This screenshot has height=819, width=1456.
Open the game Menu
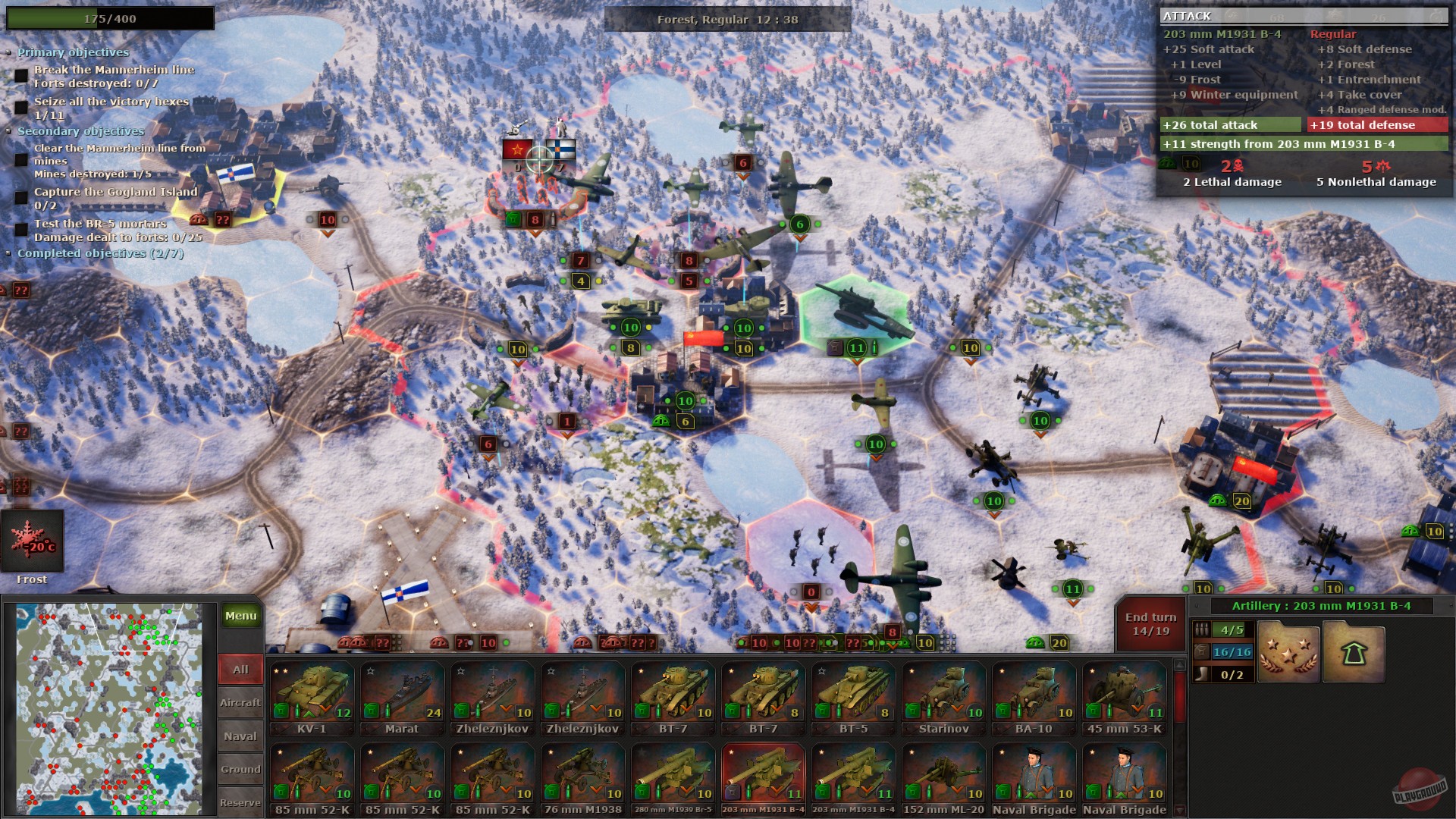click(x=240, y=616)
